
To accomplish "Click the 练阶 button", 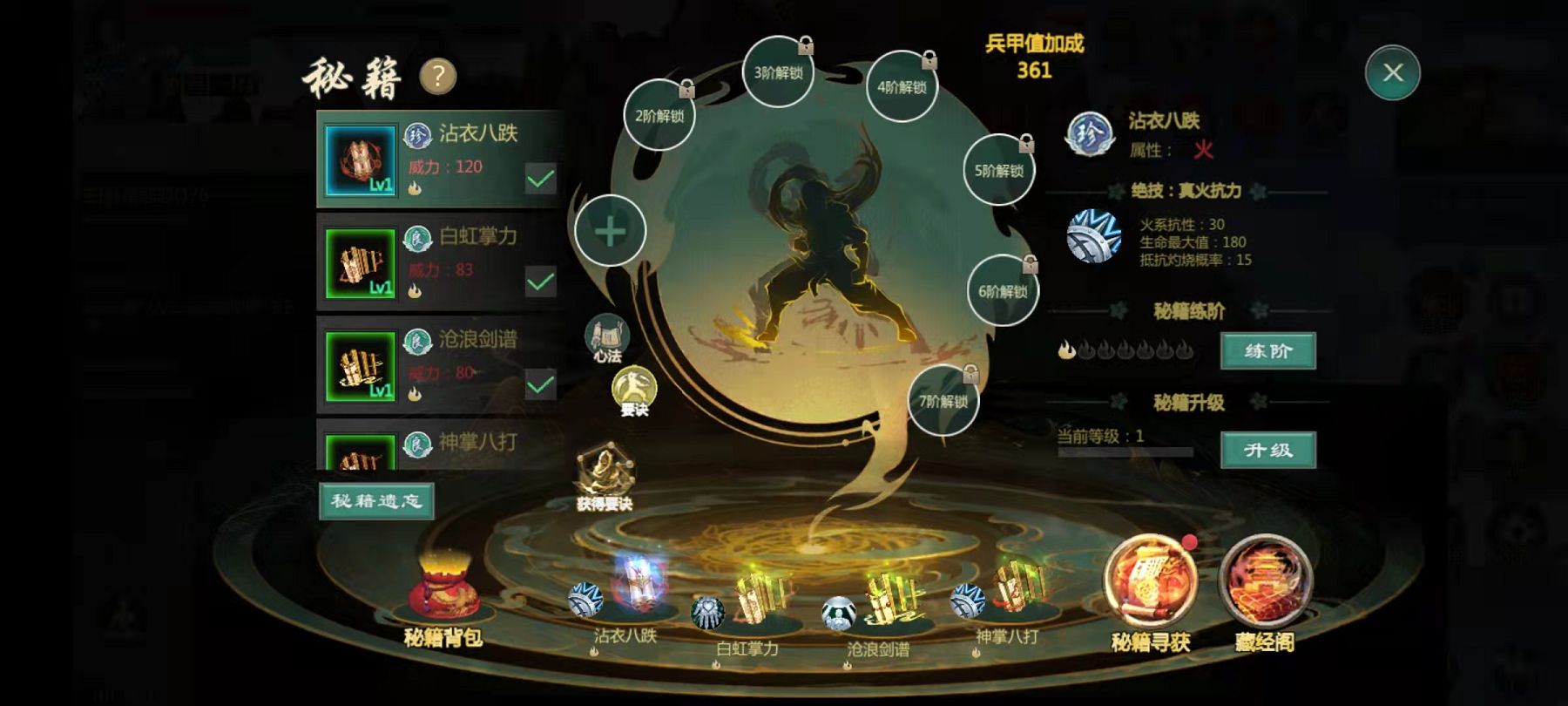I will 1267,351.
